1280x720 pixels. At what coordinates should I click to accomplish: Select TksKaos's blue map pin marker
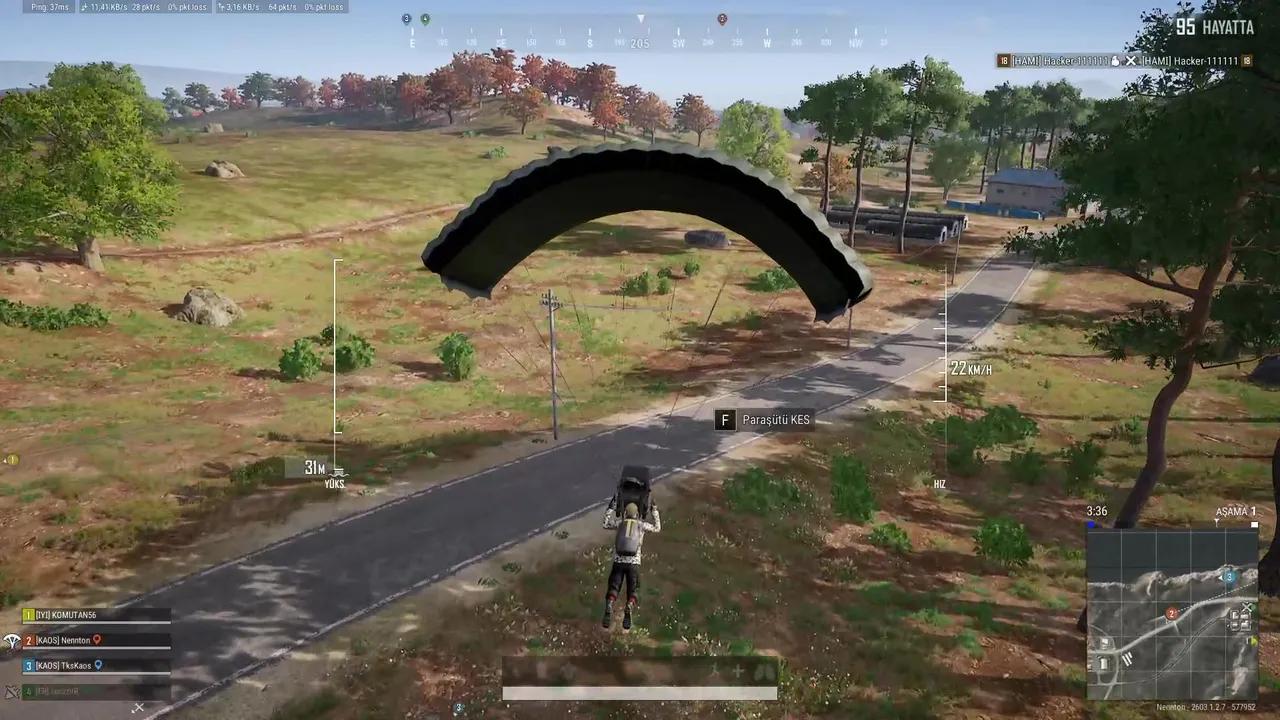pyautogui.click(x=99, y=665)
